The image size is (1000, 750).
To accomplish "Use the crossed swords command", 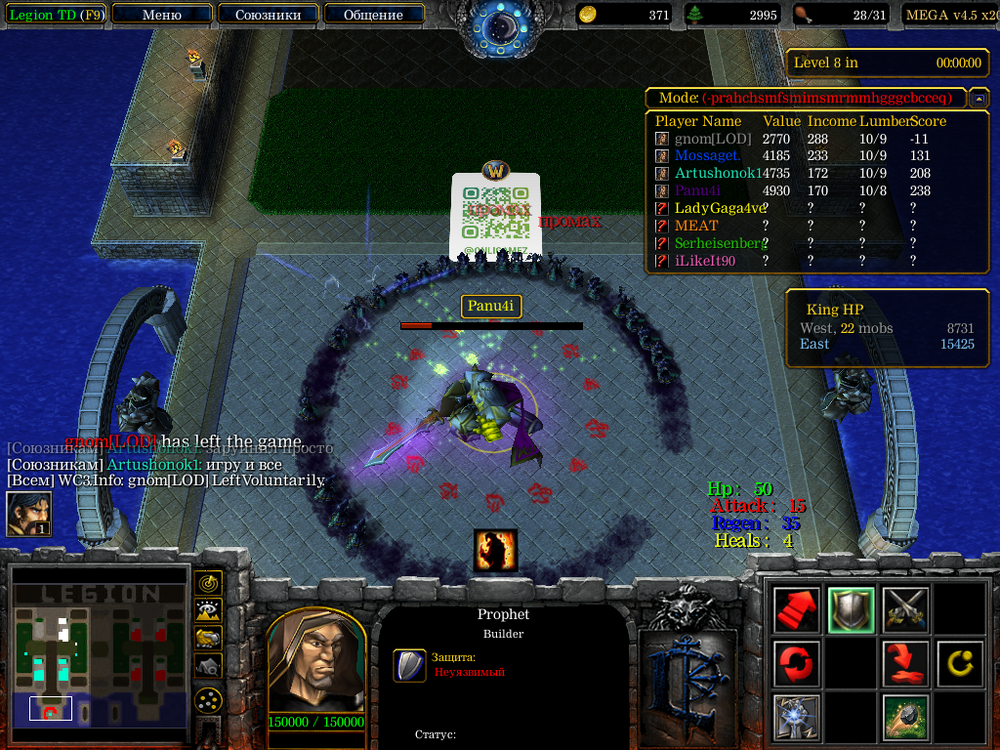I will click(906, 609).
